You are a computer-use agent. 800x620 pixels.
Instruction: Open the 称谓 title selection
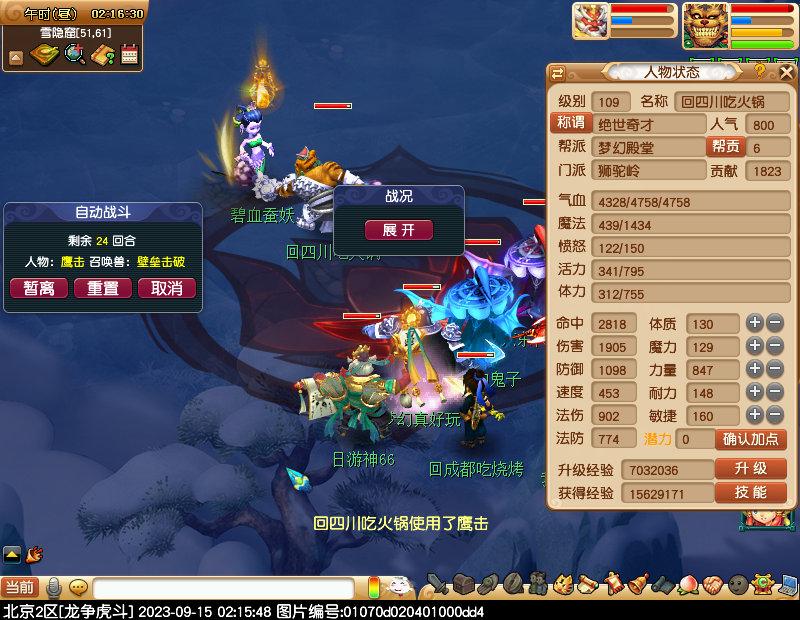570,124
